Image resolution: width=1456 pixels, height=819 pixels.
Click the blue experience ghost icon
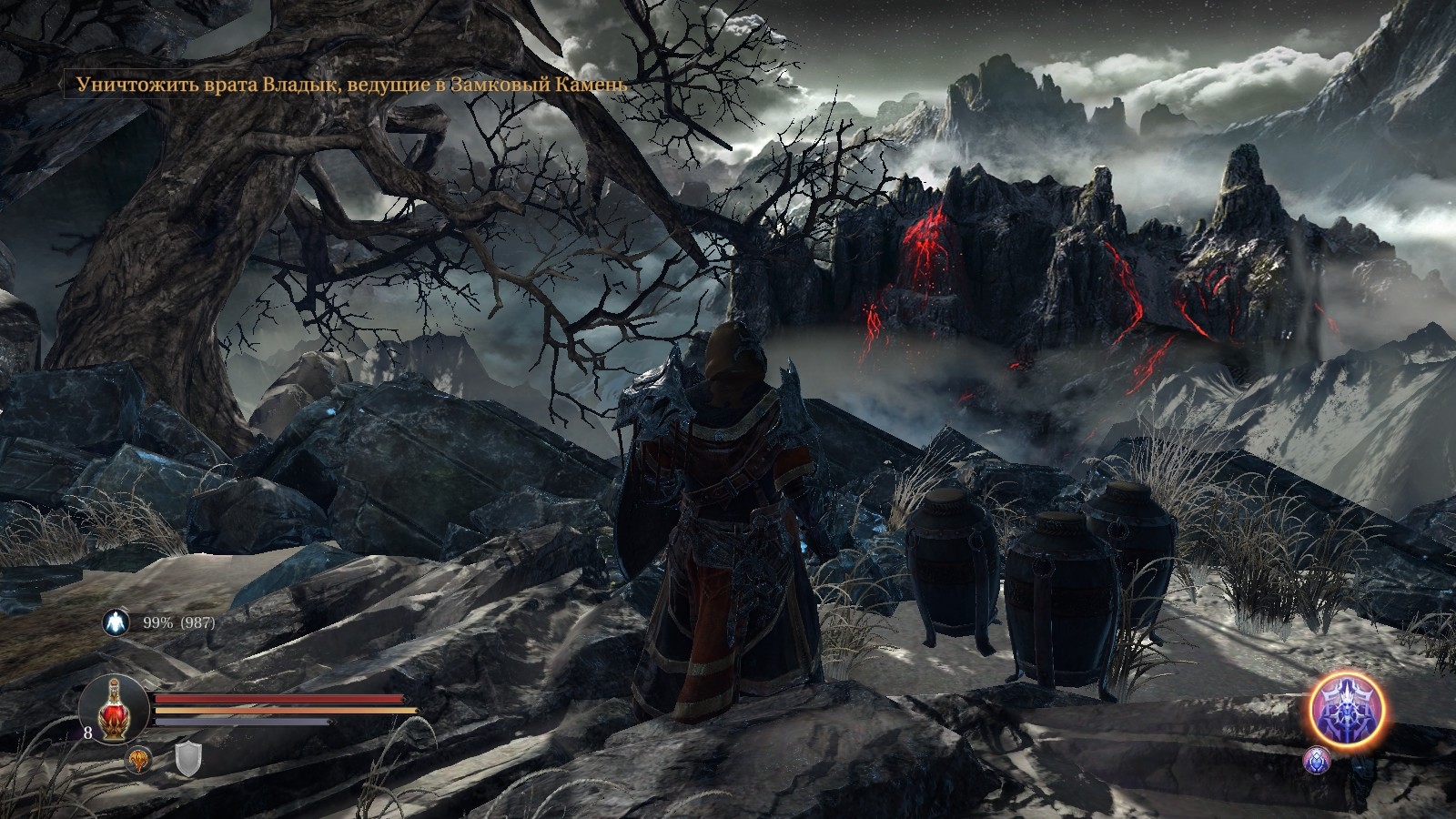(116, 622)
